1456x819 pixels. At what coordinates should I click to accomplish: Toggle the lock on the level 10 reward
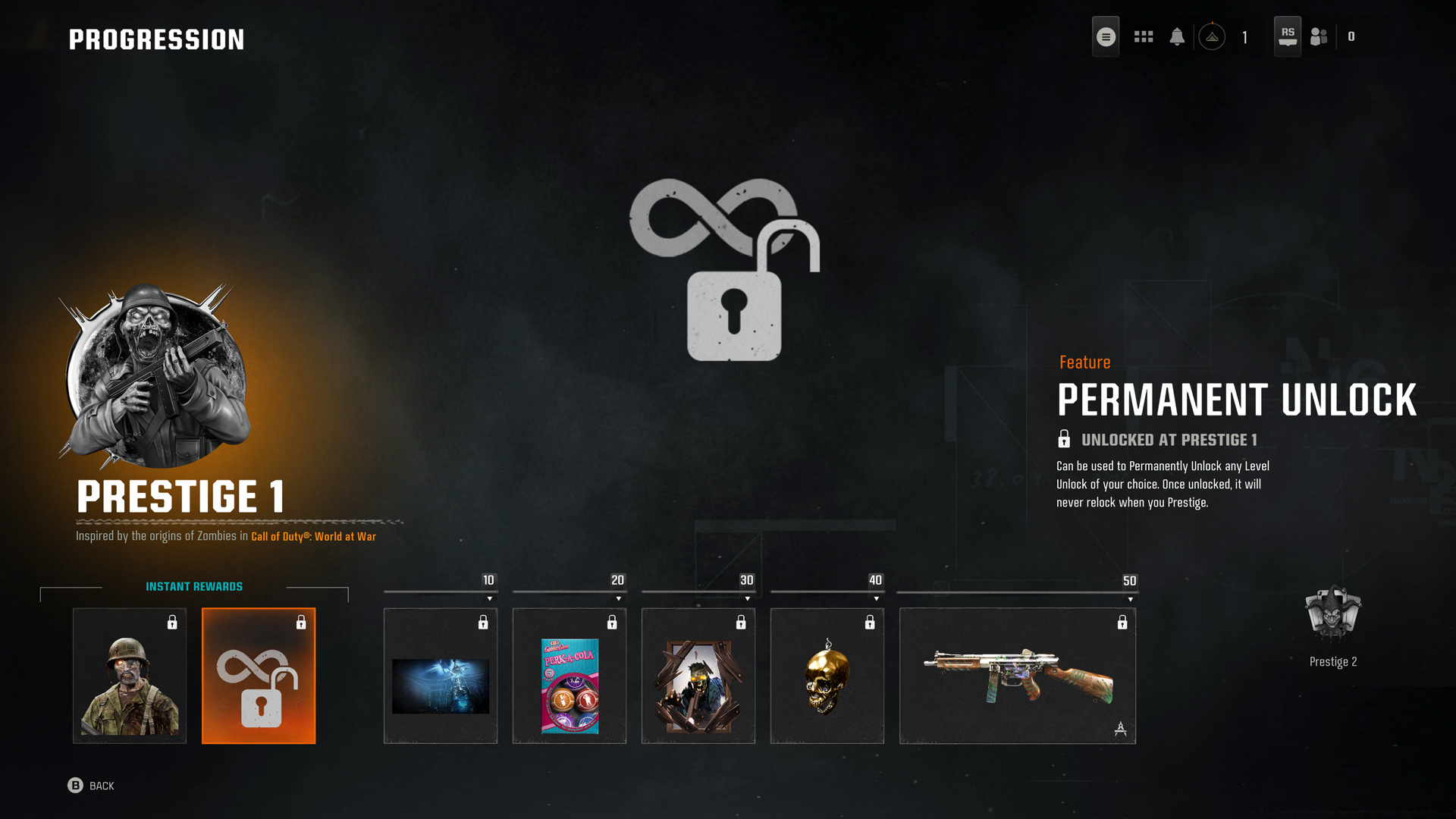[x=485, y=623]
